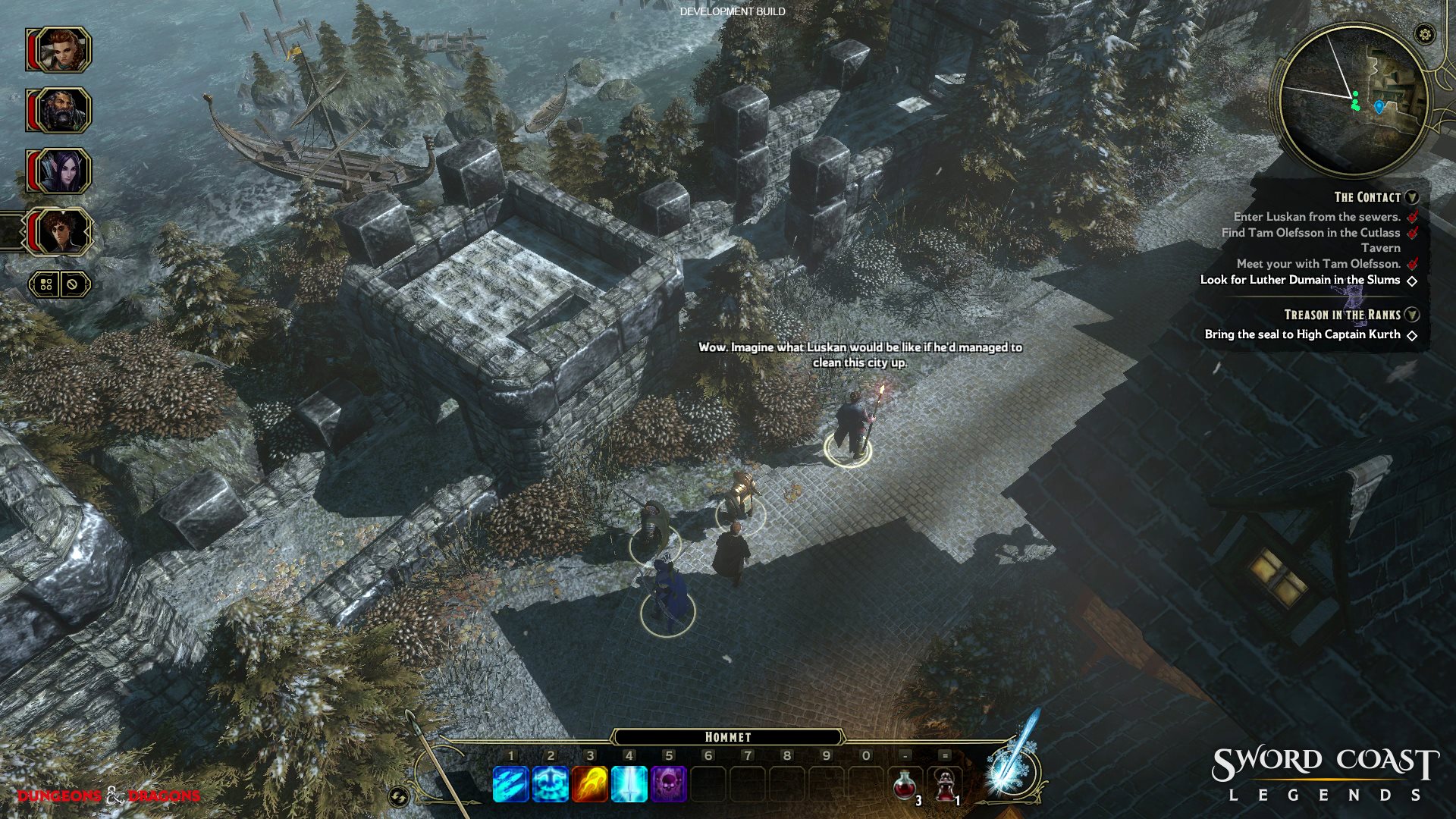Activate the glowing sword ability in slot 4
Image resolution: width=1456 pixels, height=819 pixels.
click(x=629, y=783)
